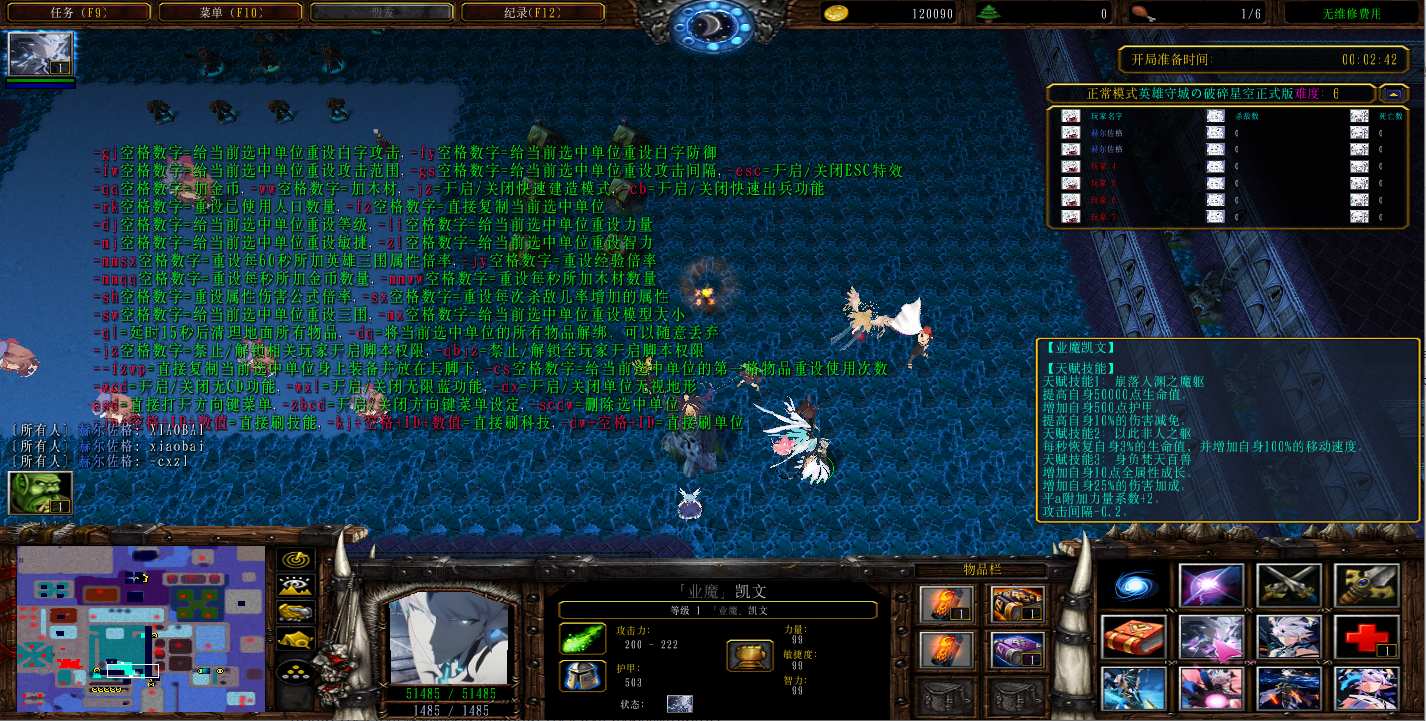The width and height of the screenshot is (1426, 721).
Task: Activate the minimap signal ping button
Action: point(295,561)
